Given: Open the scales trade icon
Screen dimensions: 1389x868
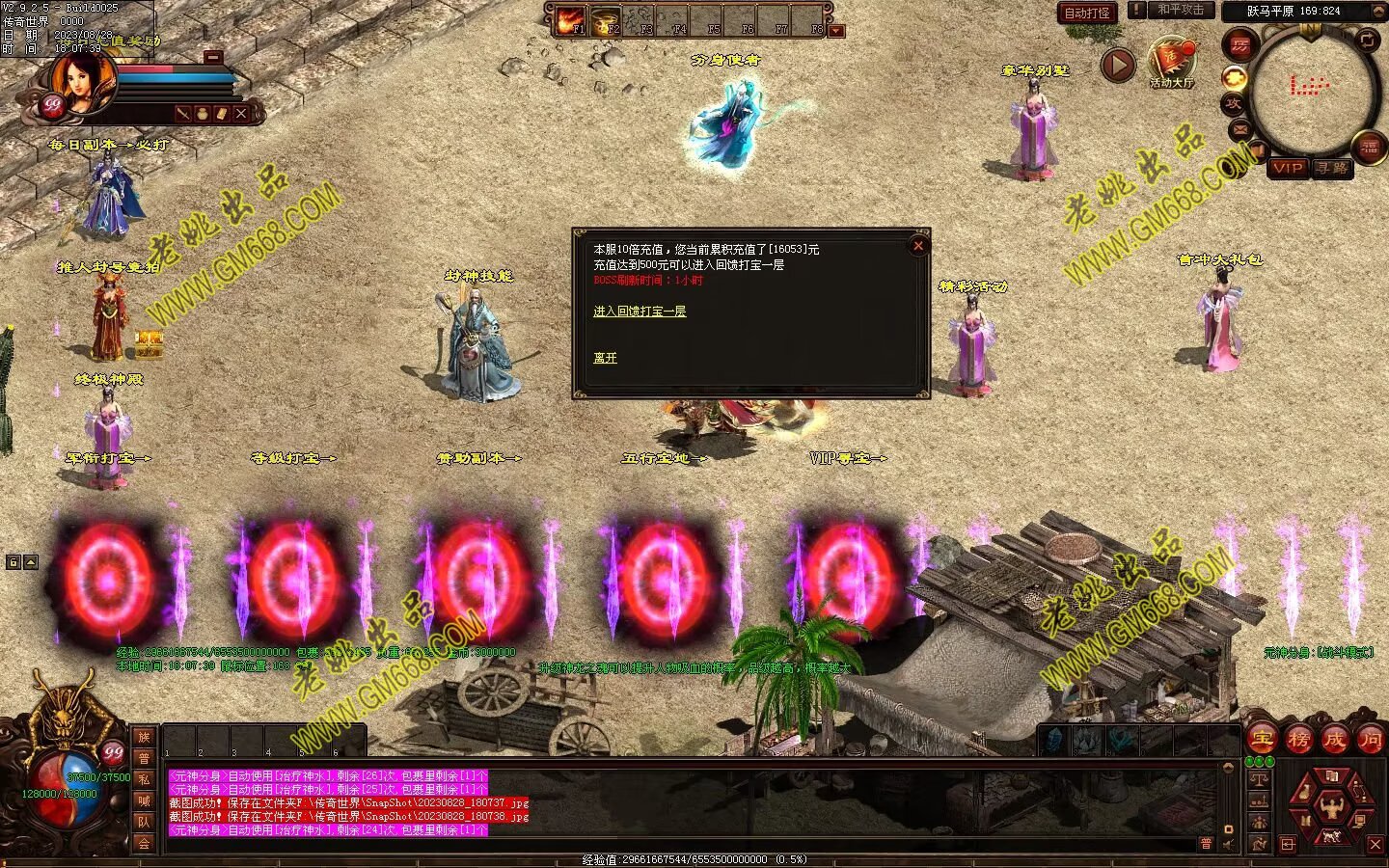Looking at the screenshot, I should 1259,779.
